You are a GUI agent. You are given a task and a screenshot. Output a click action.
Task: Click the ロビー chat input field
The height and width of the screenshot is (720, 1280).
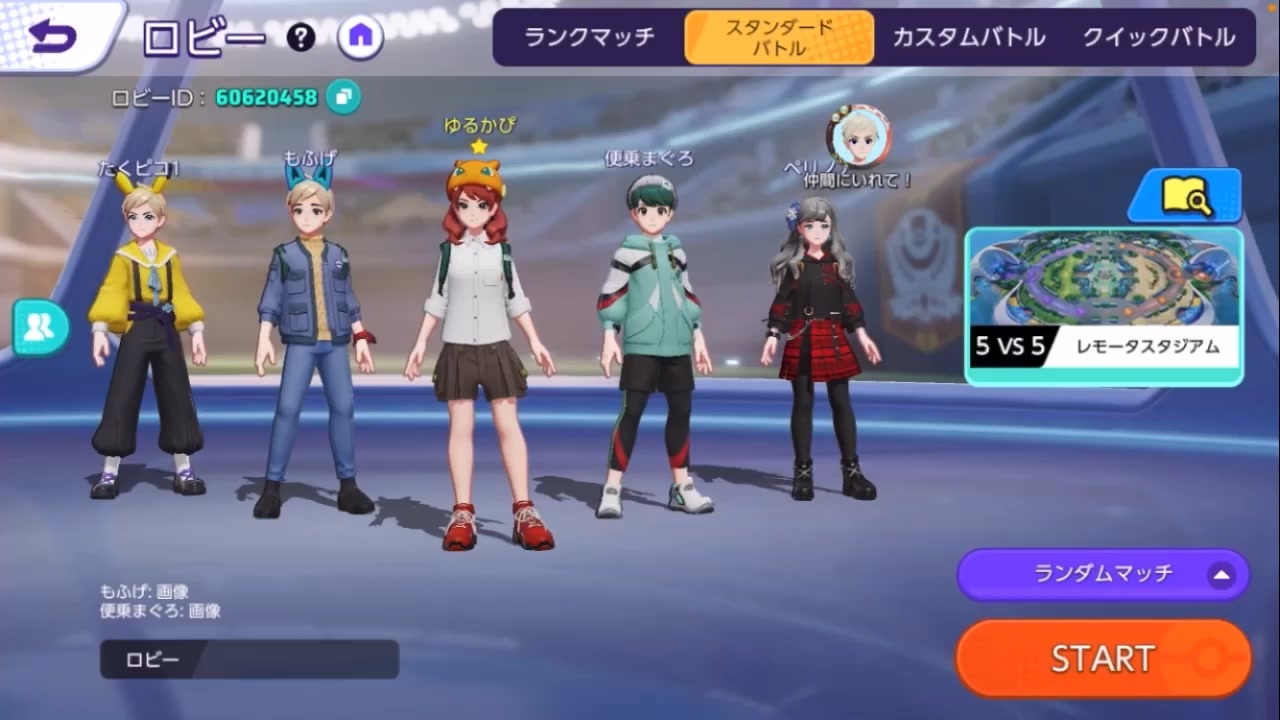pos(248,658)
